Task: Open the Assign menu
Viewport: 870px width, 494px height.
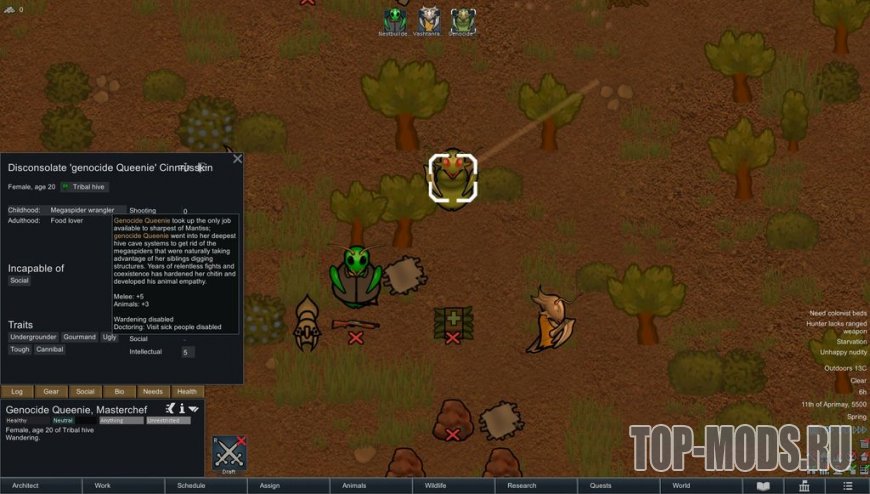Action: [x=269, y=486]
